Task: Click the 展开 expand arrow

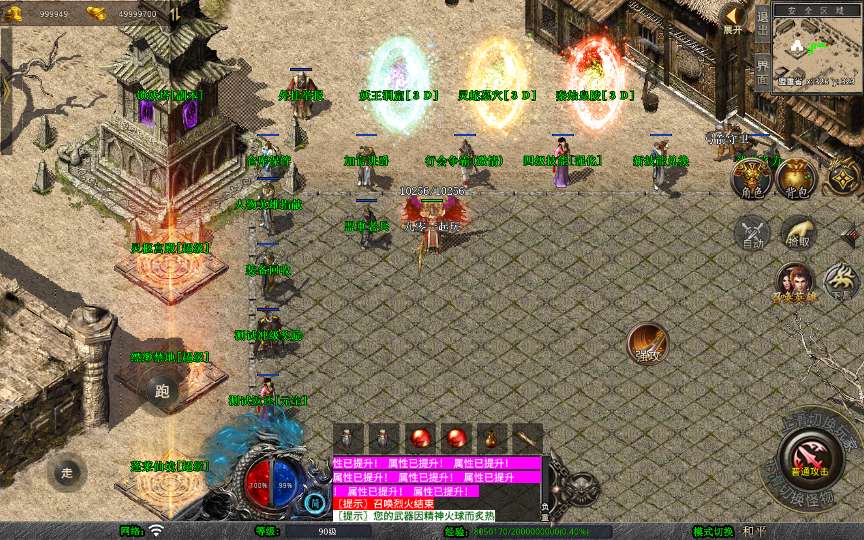Action: [734, 18]
